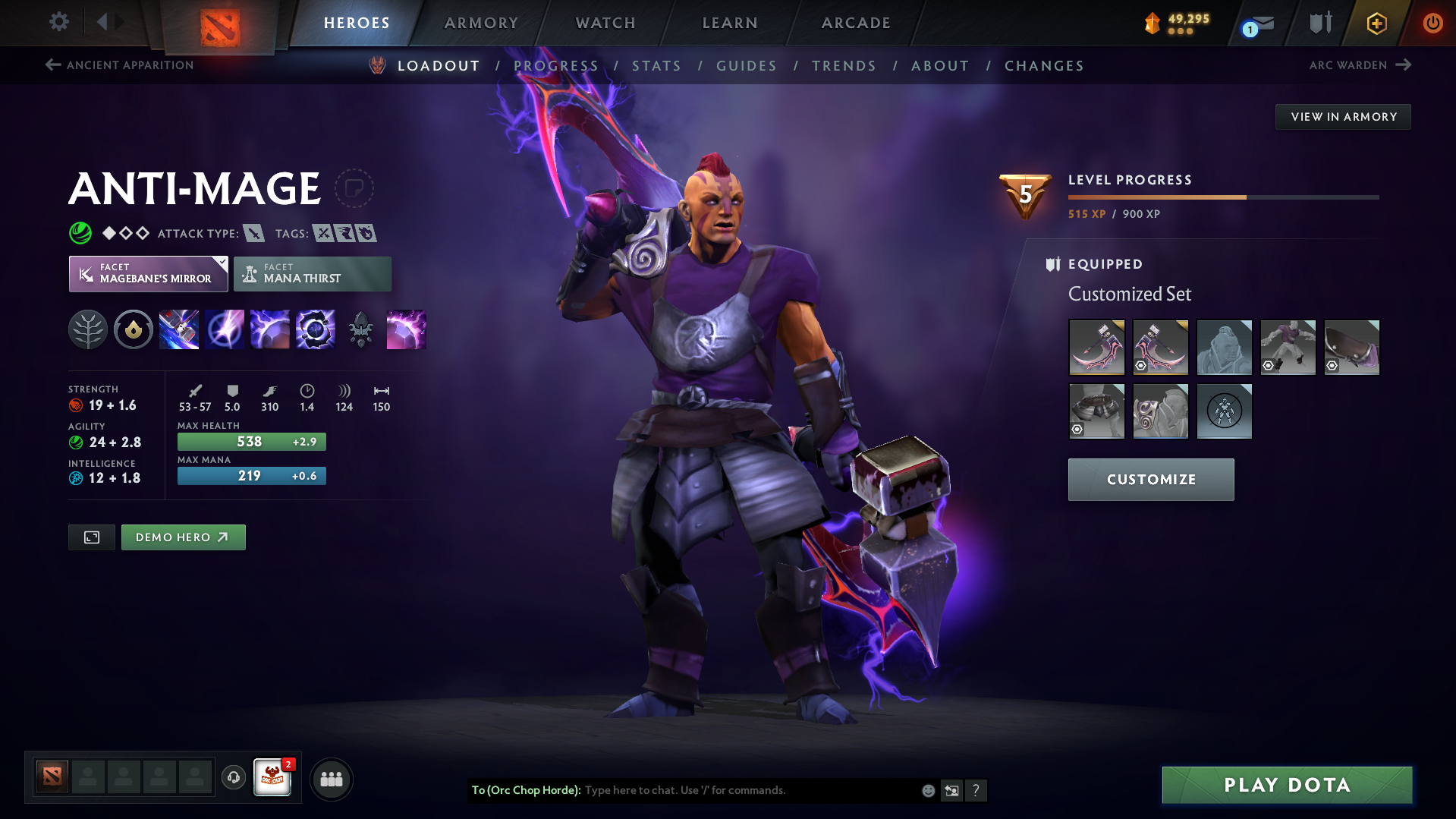This screenshot has width=1456, height=819.
Task: Select the Mana Thirst facet
Action: 312,274
